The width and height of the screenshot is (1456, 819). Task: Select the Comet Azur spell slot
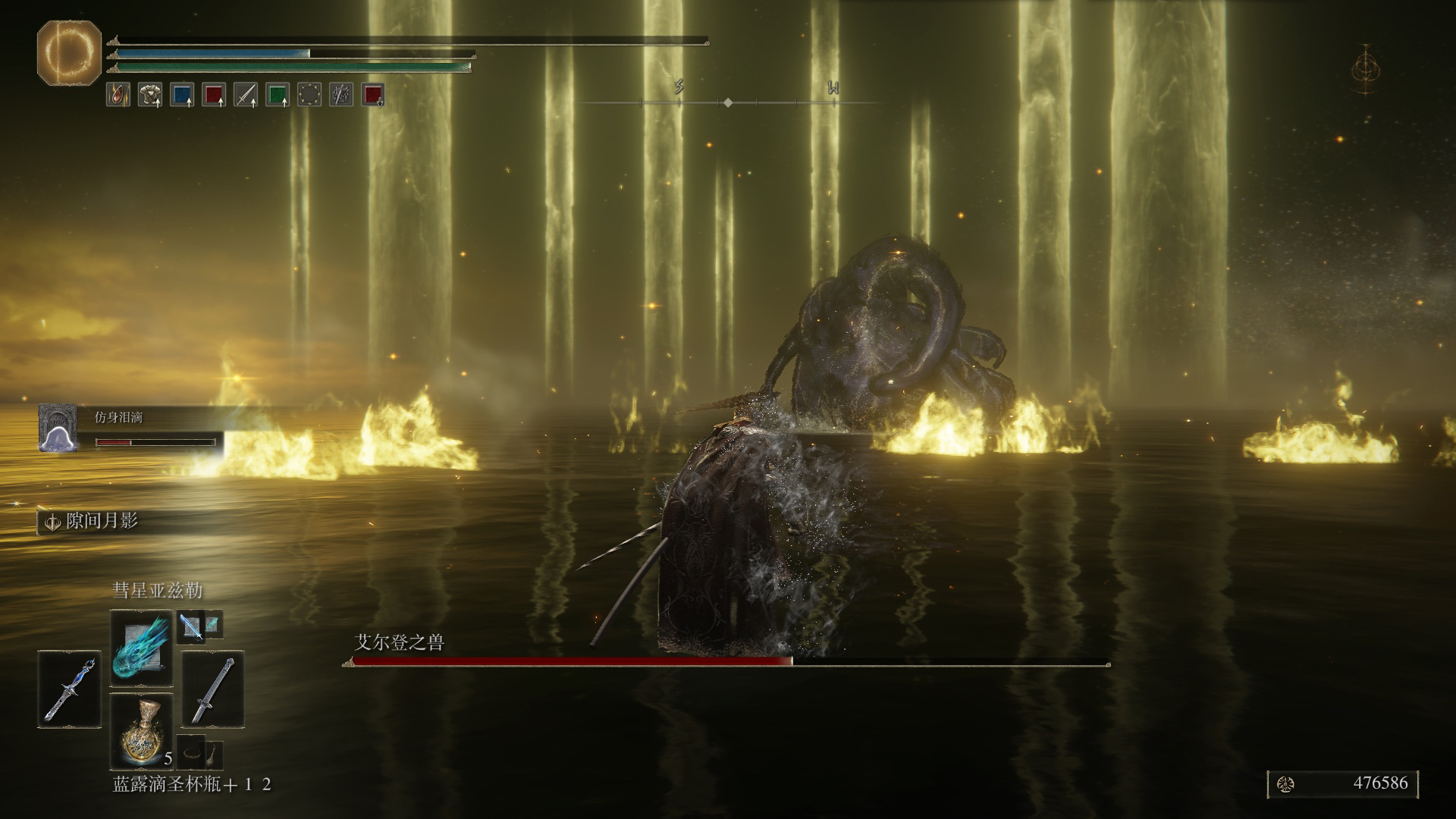click(x=142, y=647)
